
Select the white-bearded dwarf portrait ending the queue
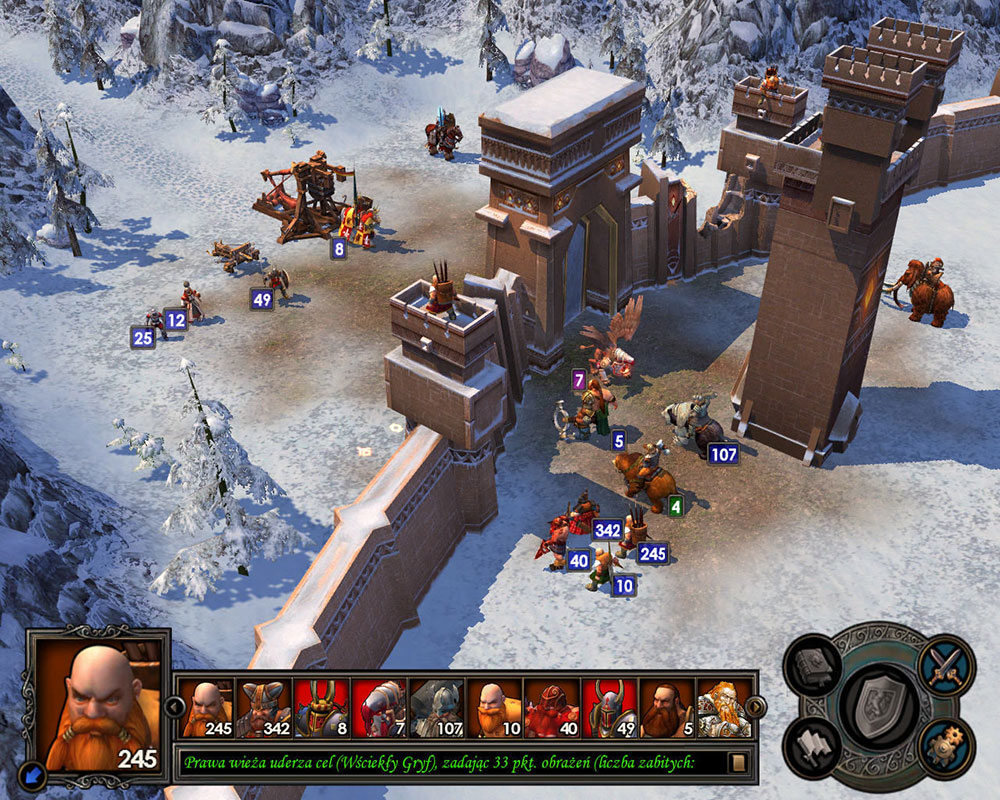724,708
